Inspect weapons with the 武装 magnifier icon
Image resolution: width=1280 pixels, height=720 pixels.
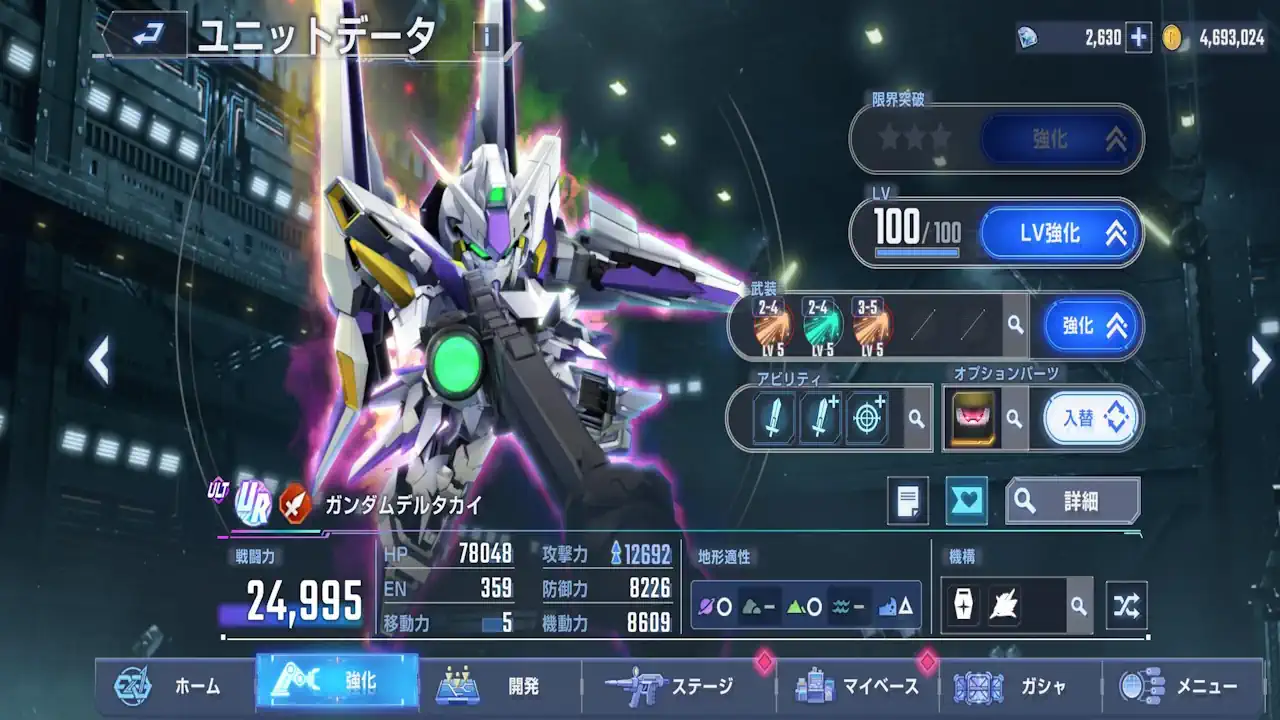[x=1015, y=326]
